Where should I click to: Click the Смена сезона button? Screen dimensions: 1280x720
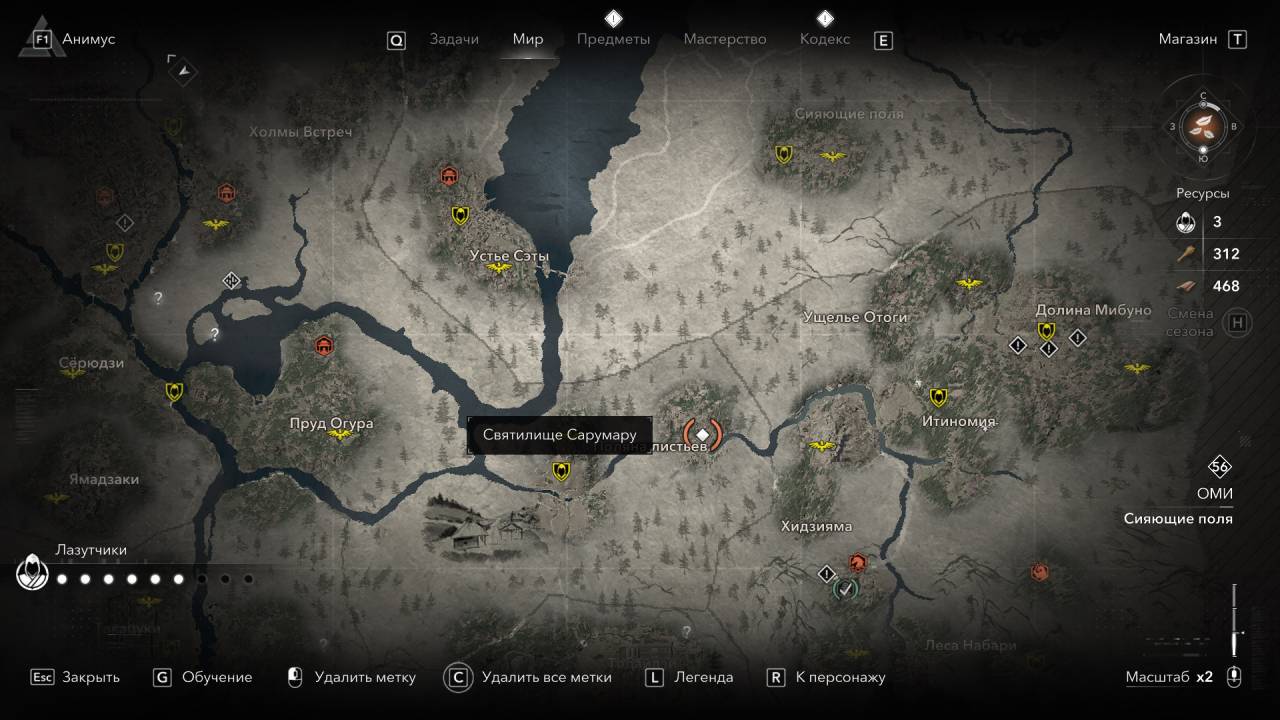click(x=1238, y=322)
